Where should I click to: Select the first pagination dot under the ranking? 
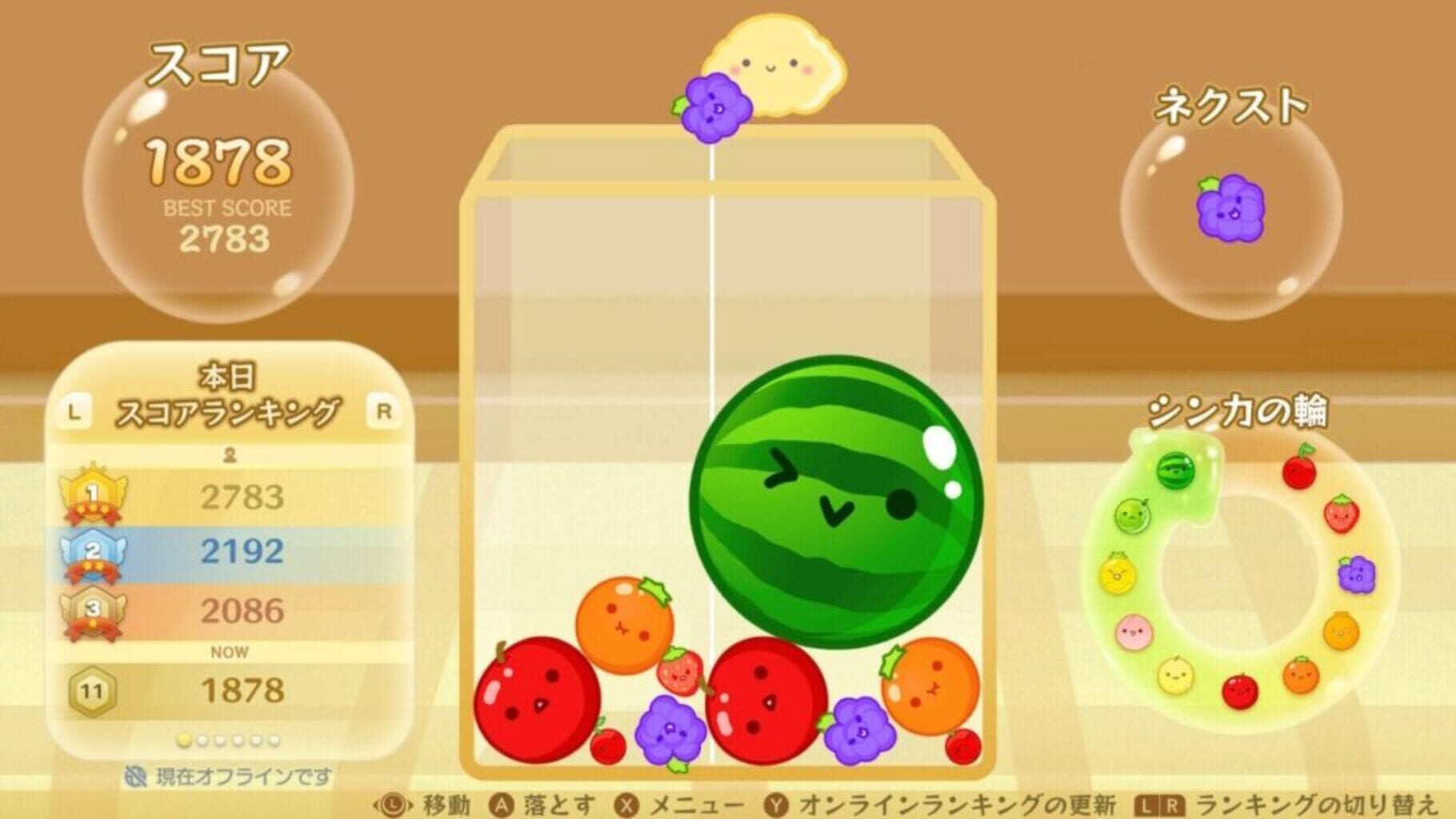tap(184, 740)
